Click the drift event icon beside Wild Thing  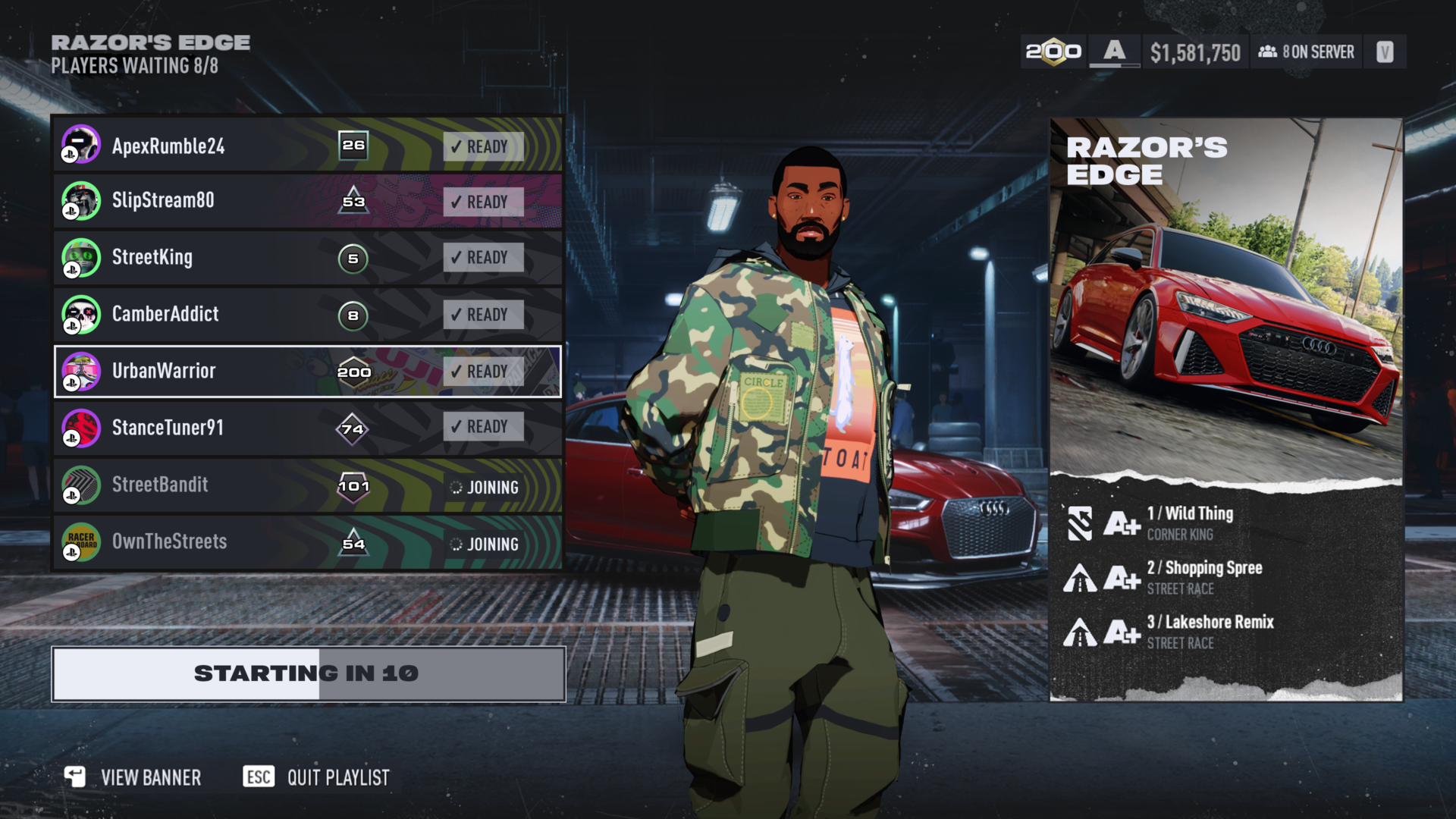[1080, 522]
